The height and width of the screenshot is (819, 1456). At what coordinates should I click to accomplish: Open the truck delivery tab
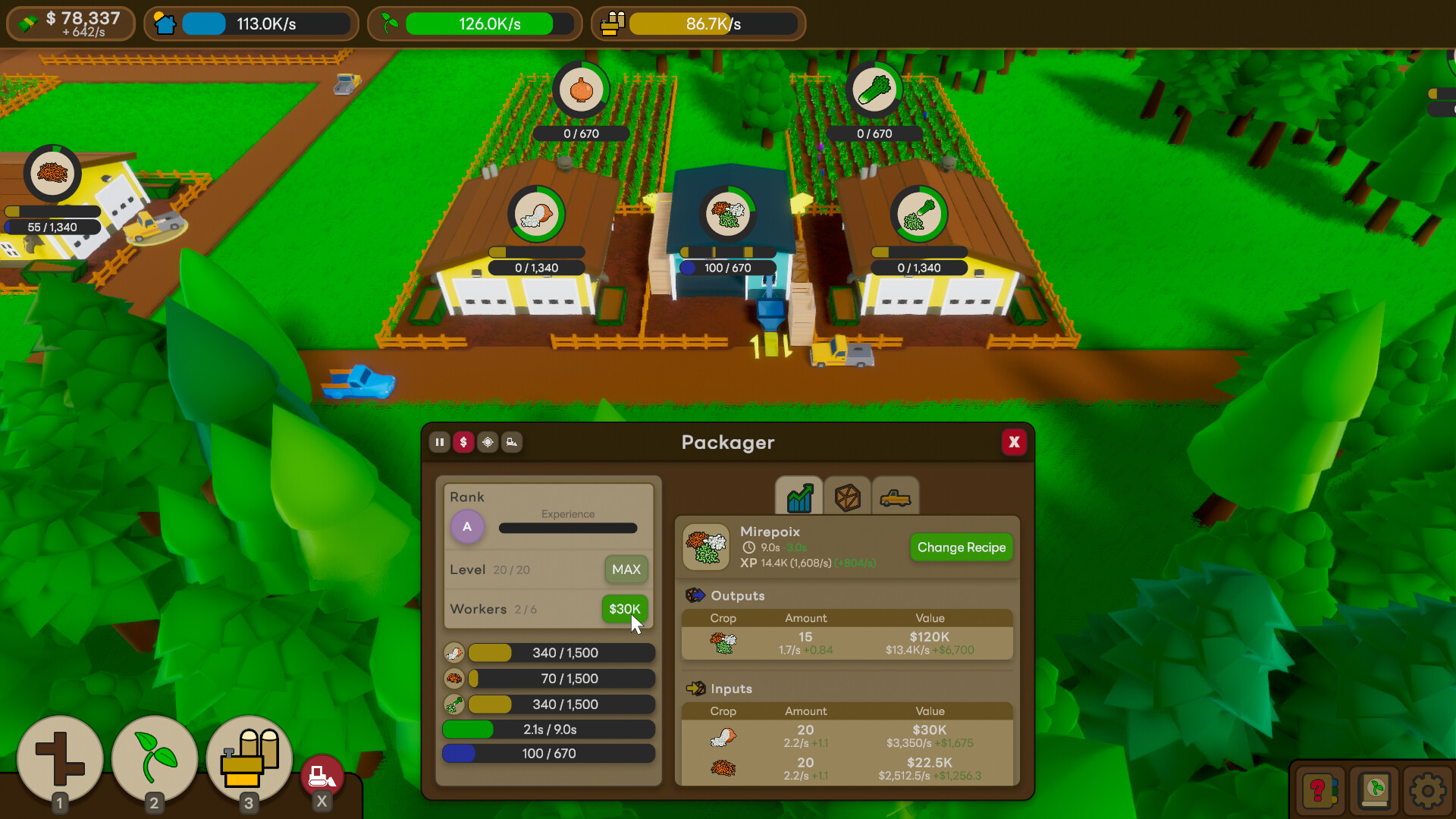(896, 497)
